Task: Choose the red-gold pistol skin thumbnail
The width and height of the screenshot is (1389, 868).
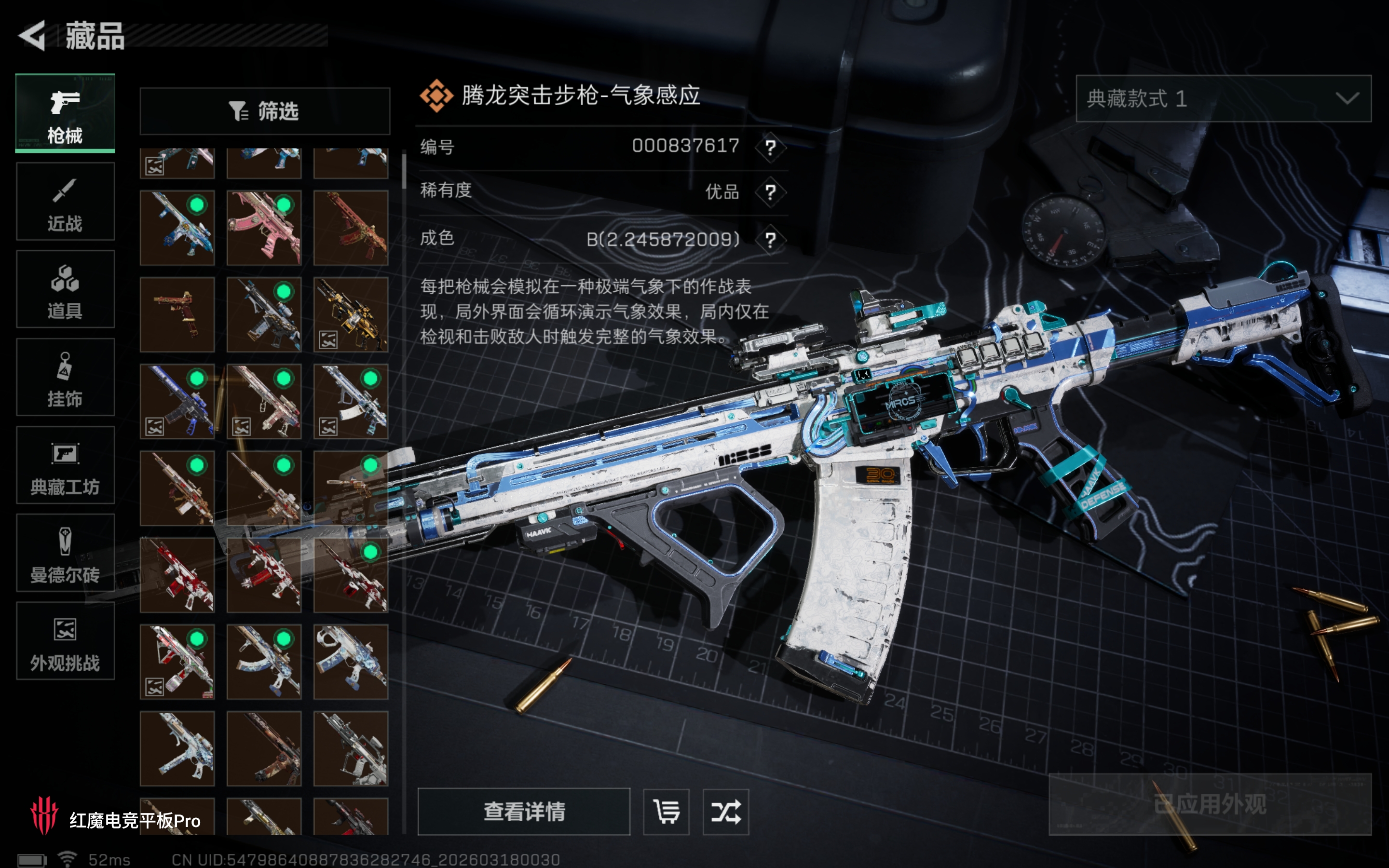Action: pyautogui.click(x=177, y=314)
